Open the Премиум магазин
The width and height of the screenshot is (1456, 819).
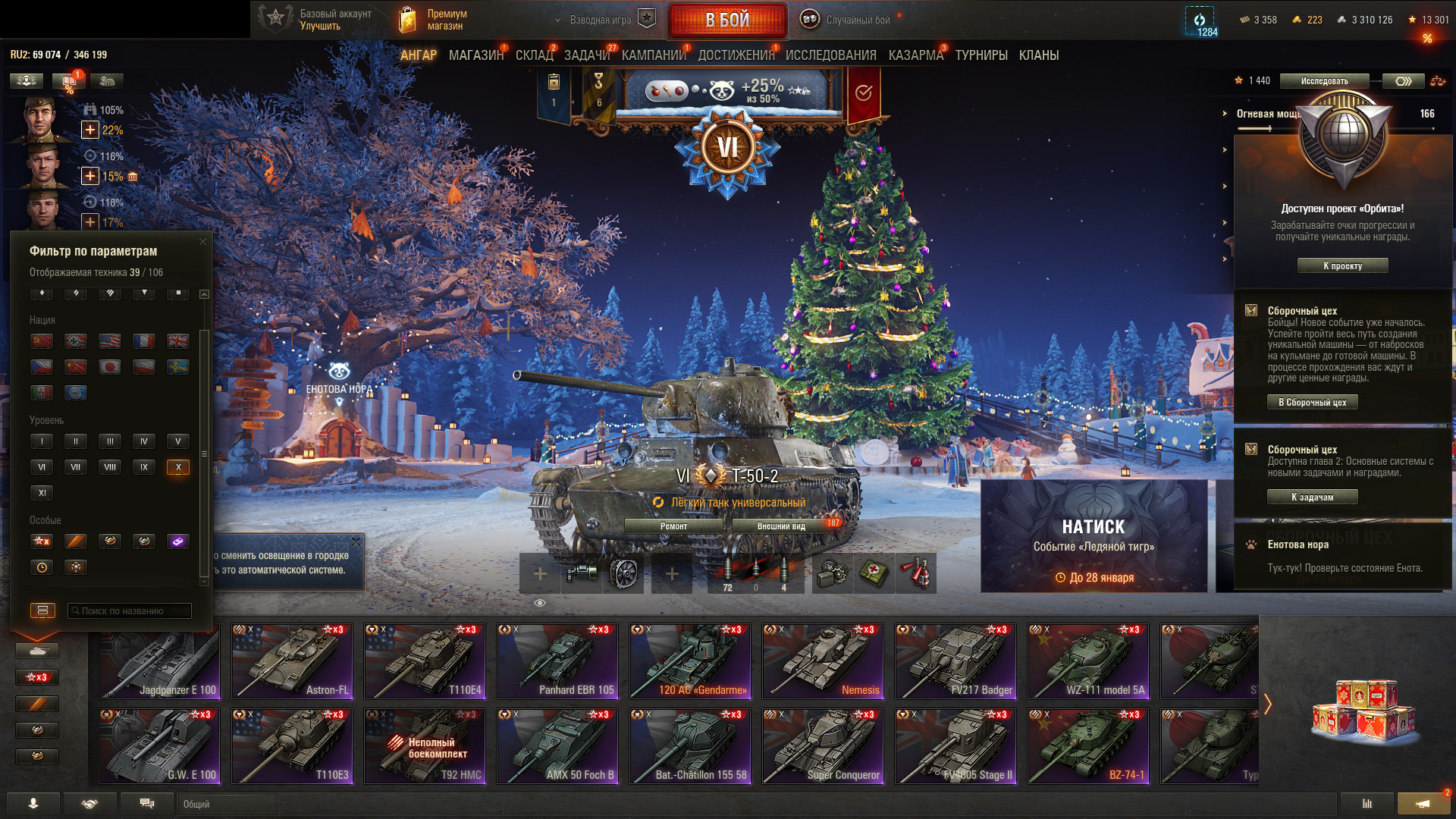pos(434,20)
